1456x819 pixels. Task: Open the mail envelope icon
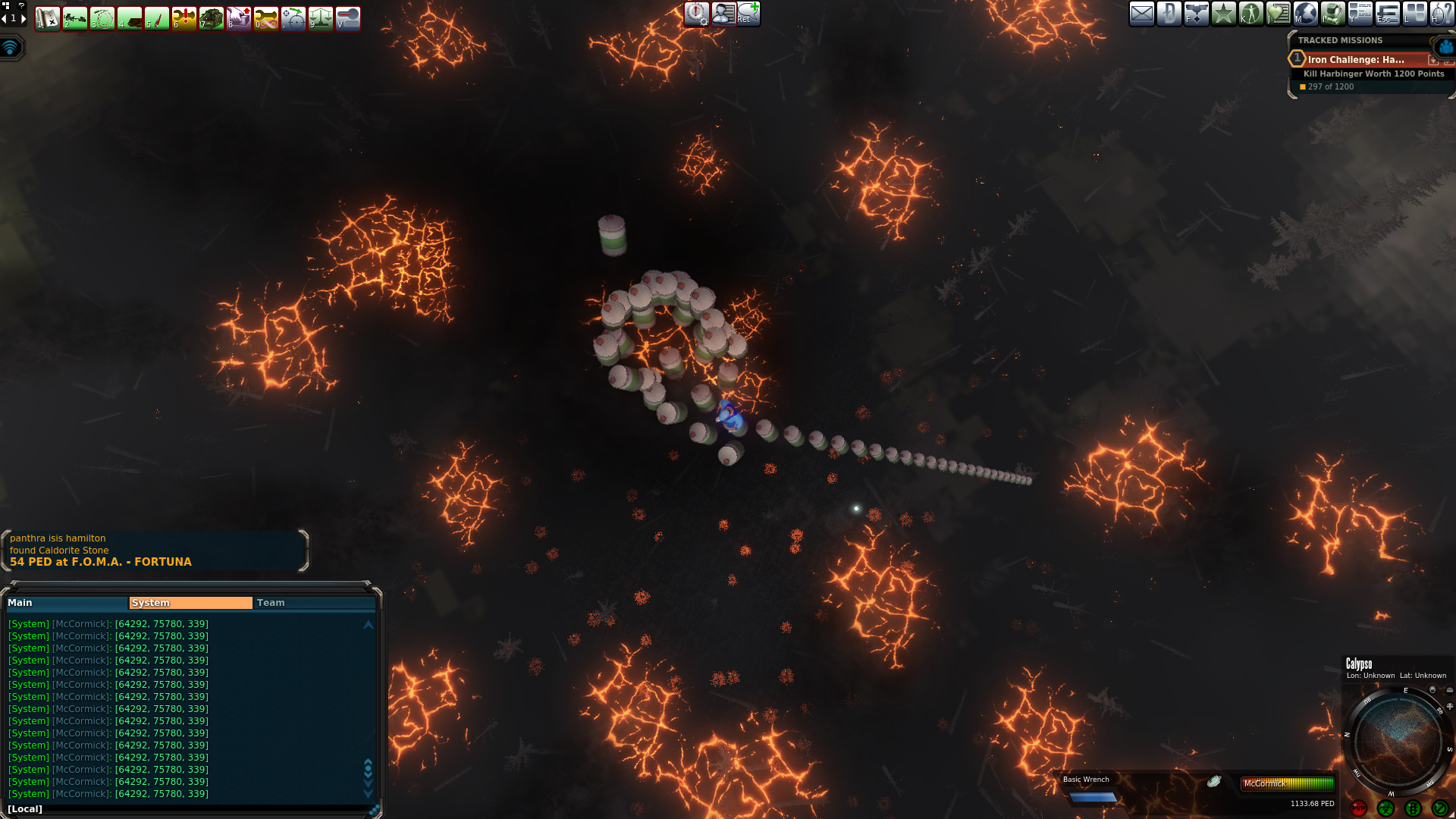coord(1142,14)
